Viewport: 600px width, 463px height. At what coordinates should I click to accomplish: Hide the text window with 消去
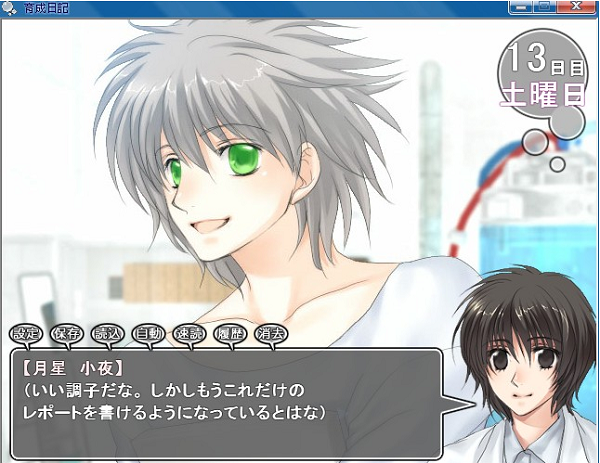pyautogui.click(x=270, y=332)
